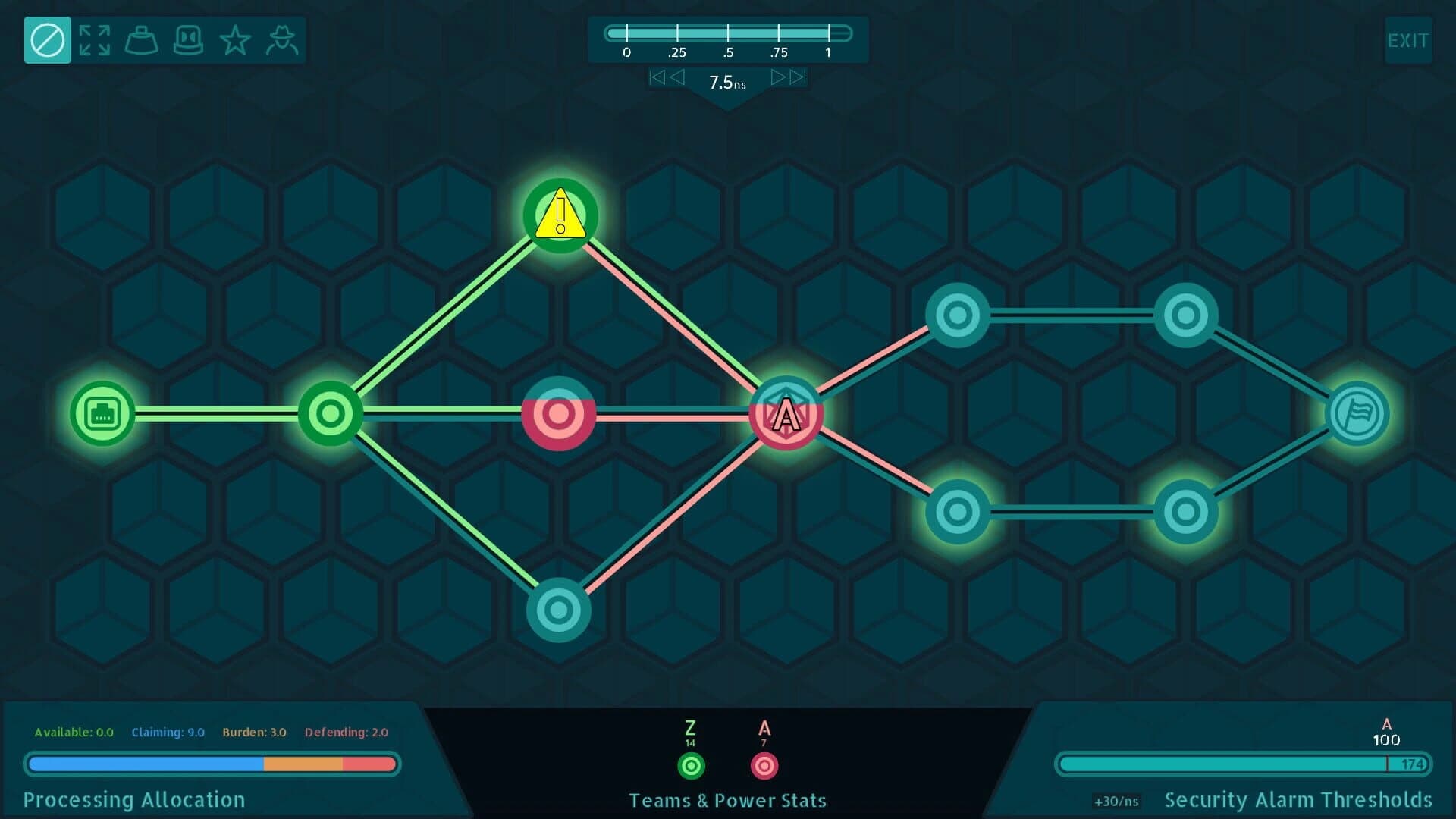The width and height of the screenshot is (1456, 819).
Task: Select team A's red indicator in Teams & Power Stats
Action: [764, 766]
